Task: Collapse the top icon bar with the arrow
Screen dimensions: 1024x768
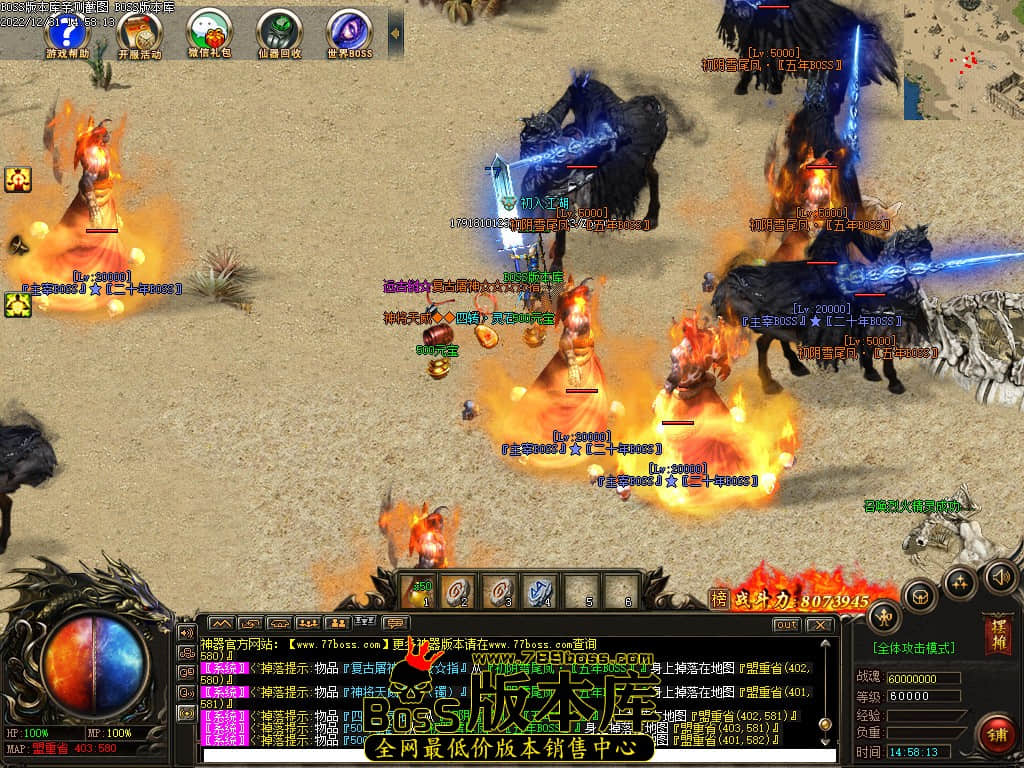Action: (395, 33)
